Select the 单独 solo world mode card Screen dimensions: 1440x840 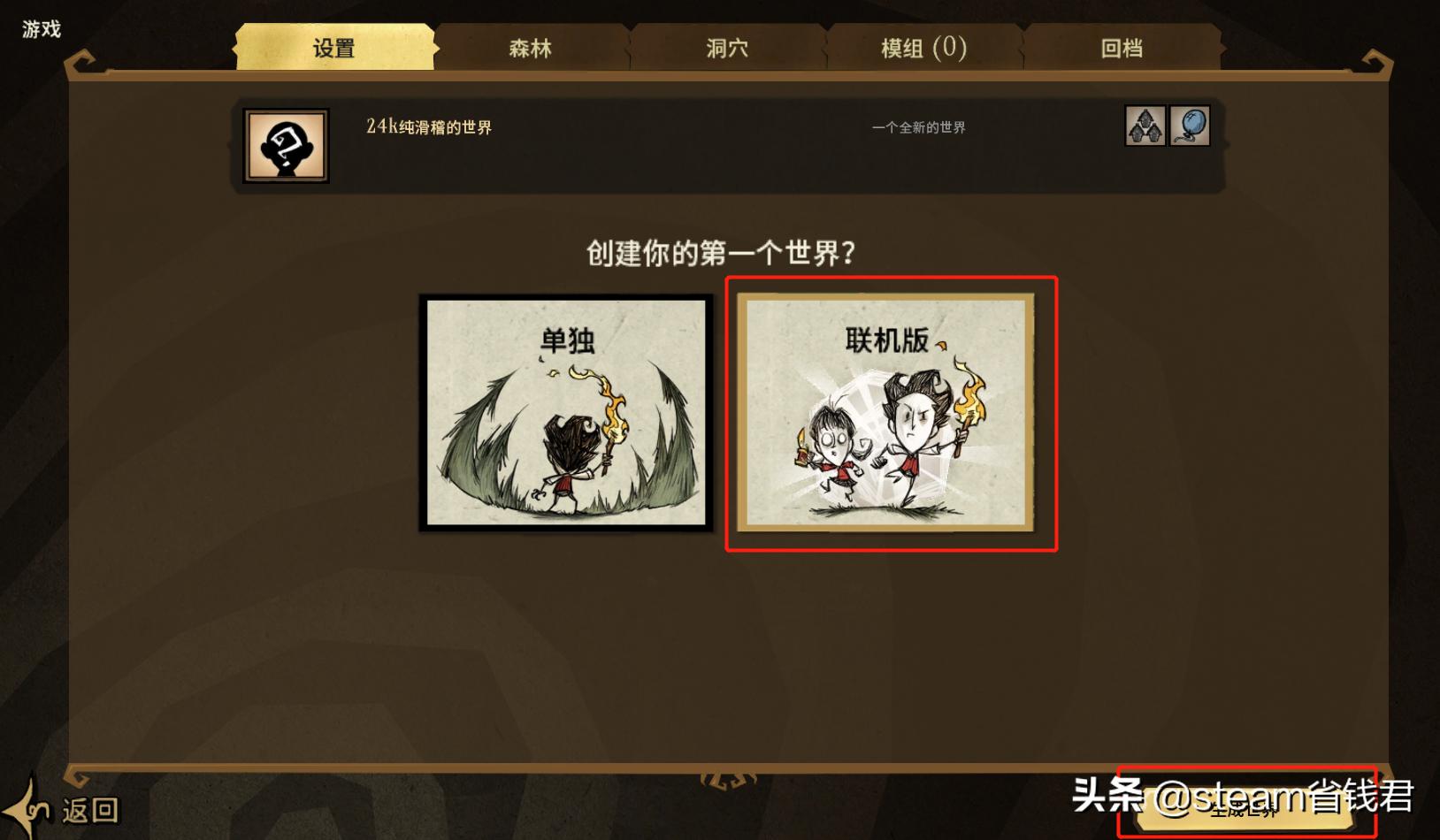click(566, 413)
